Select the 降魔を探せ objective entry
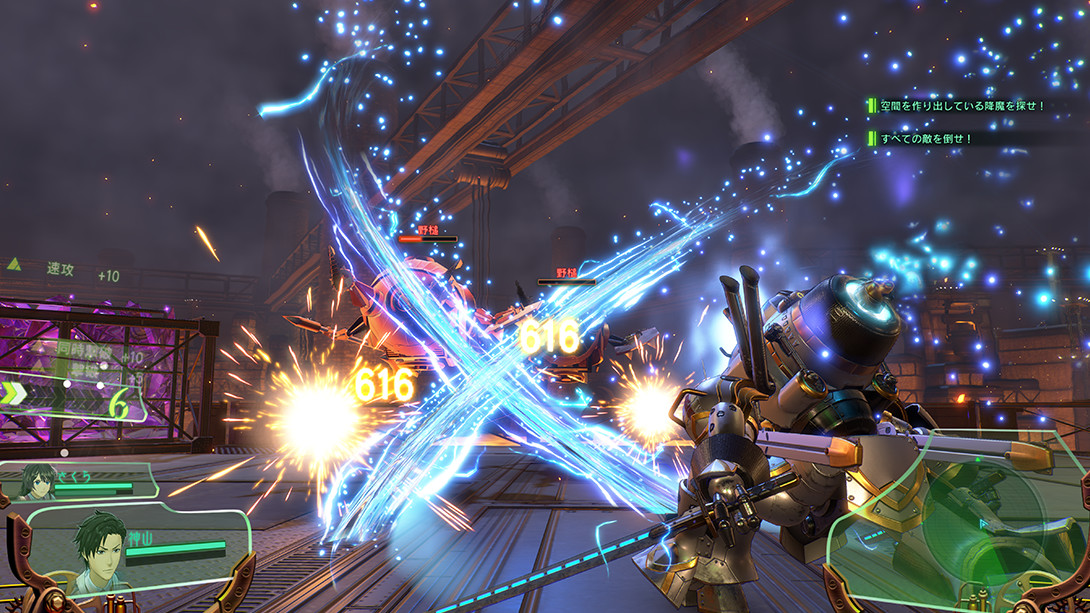Image resolution: width=1090 pixels, height=613 pixels. tap(961, 105)
